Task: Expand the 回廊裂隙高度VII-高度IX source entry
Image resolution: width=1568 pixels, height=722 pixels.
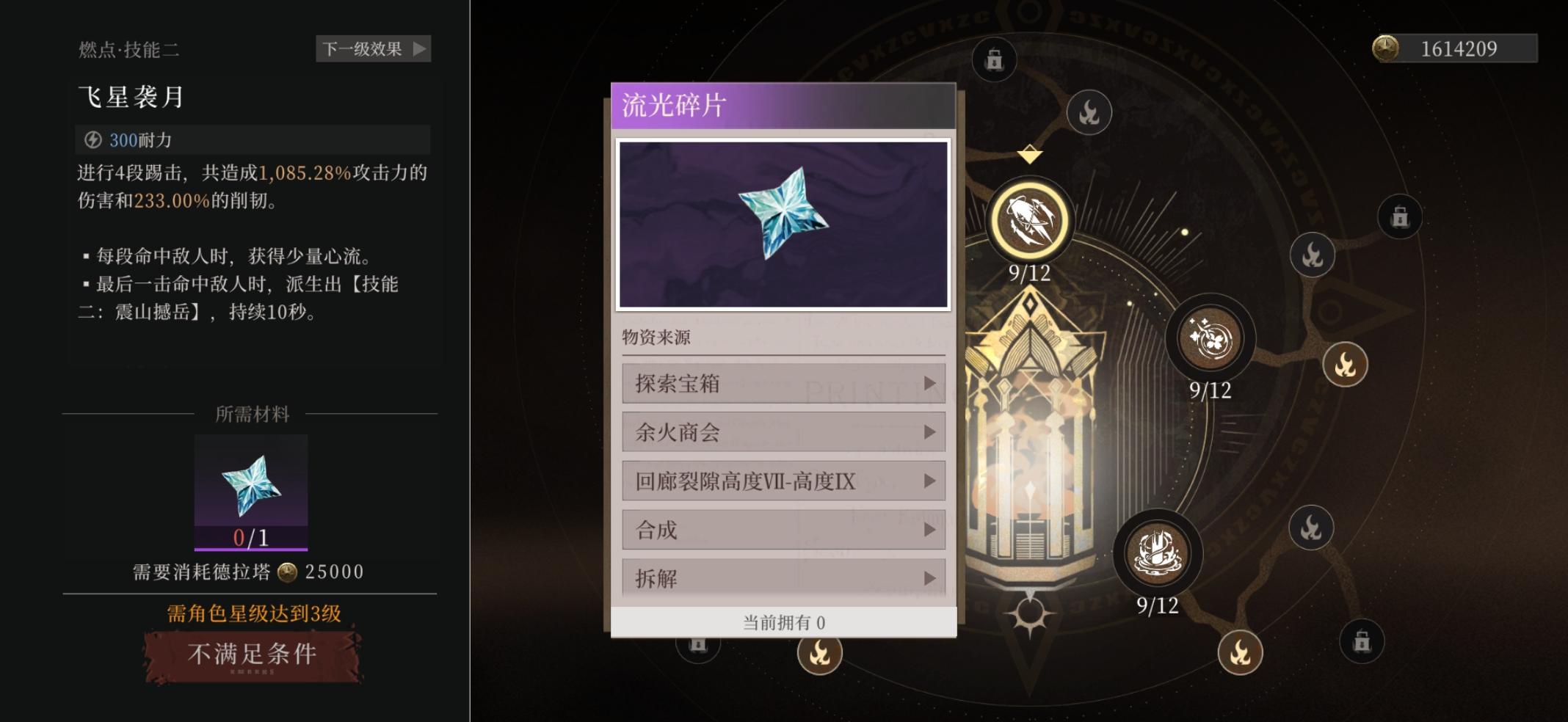Action: tap(783, 481)
